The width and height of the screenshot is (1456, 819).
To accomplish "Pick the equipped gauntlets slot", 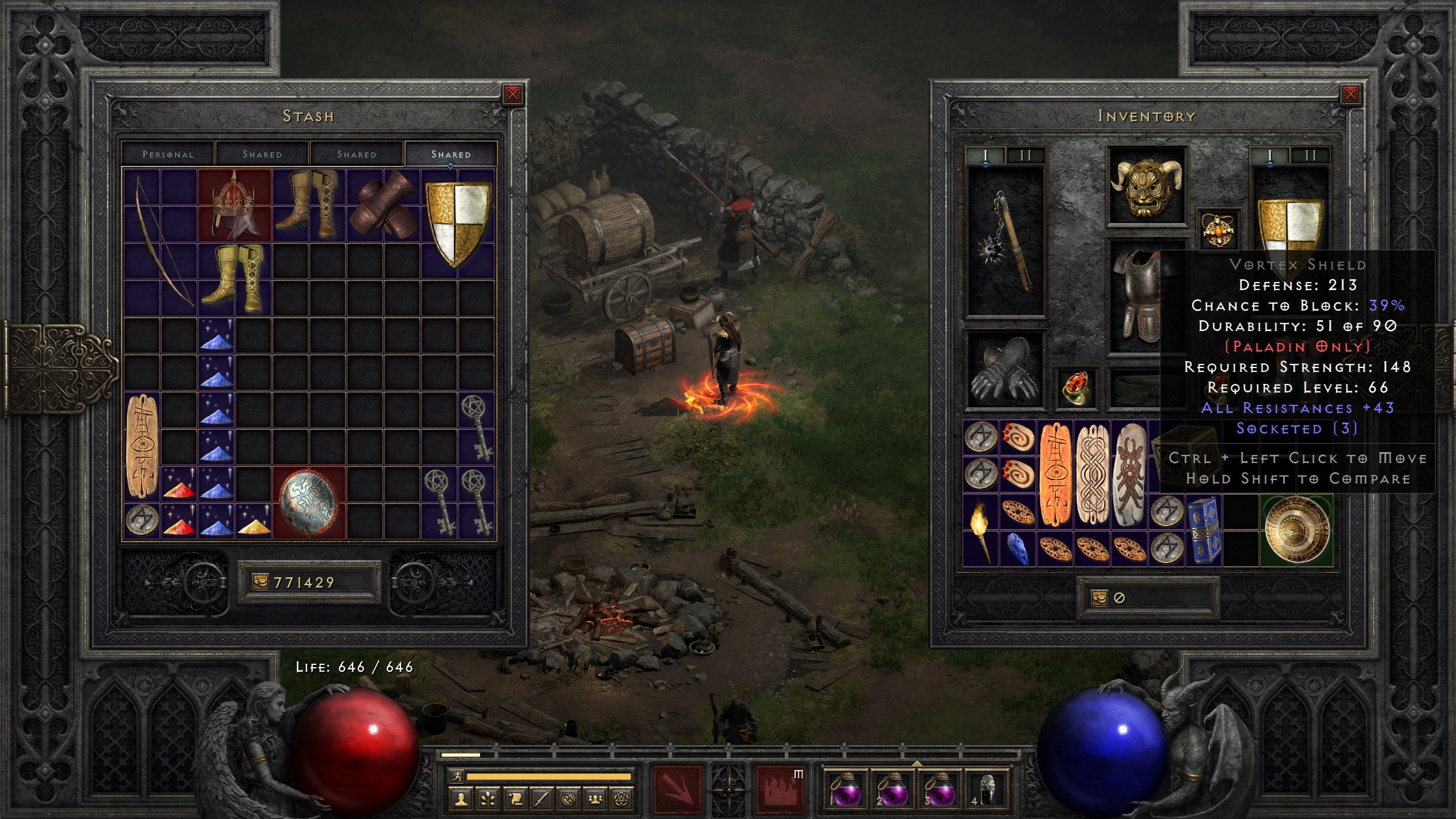I will [x=1004, y=370].
